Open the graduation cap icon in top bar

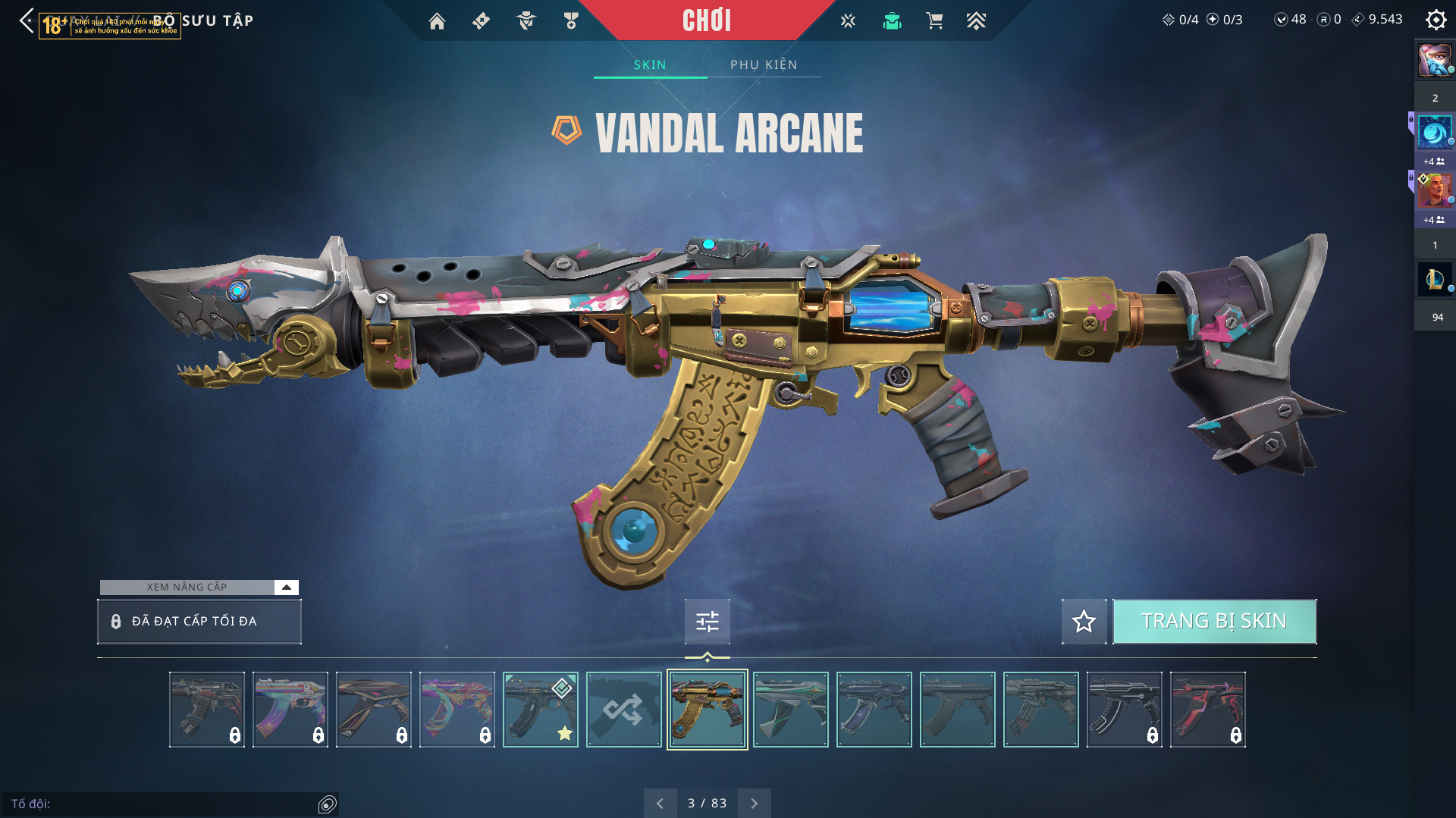click(892, 21)
